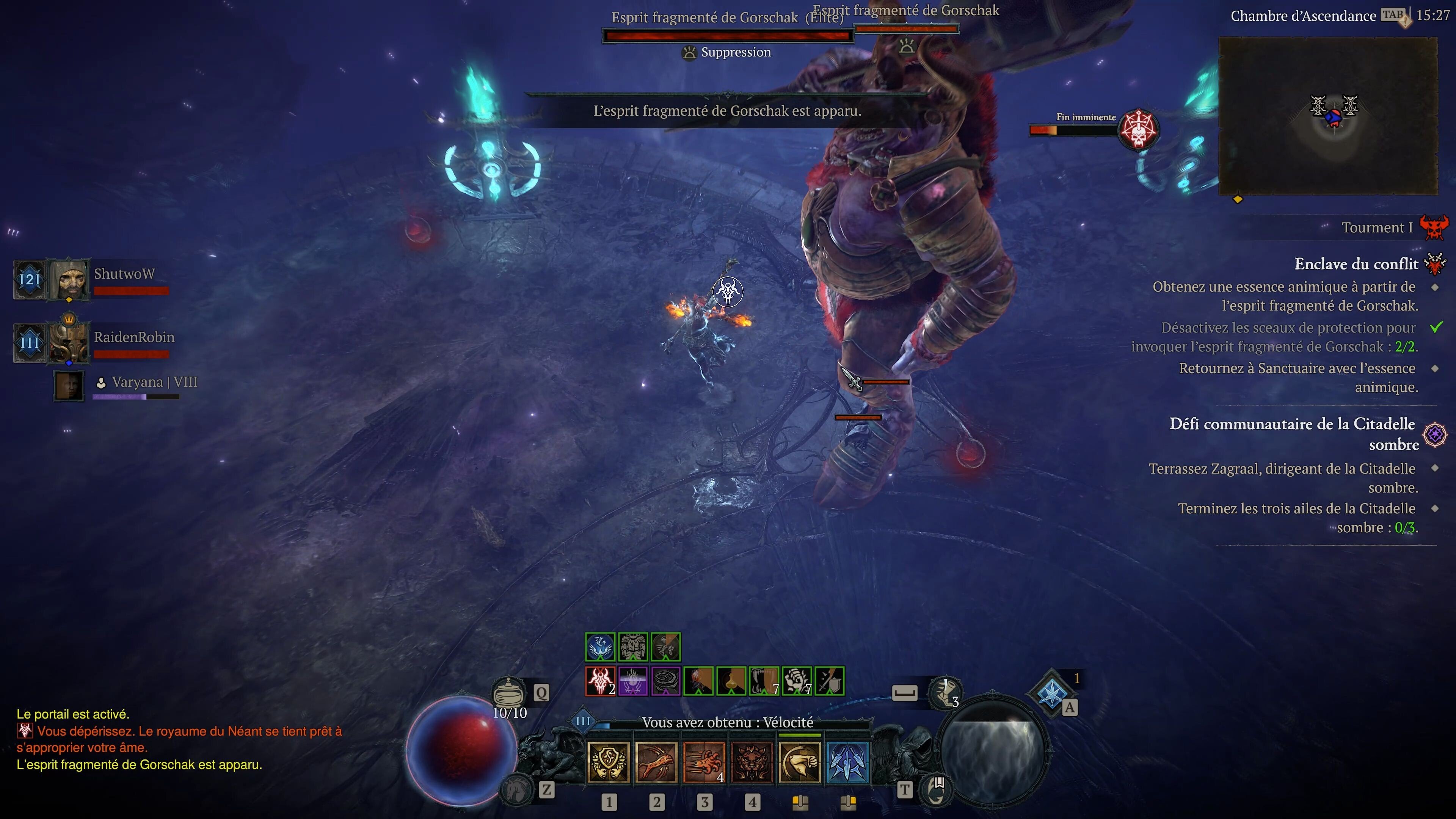1456x819 pixels.
Task: Activate the blue feathered blades skill
Action: [847, 762]
